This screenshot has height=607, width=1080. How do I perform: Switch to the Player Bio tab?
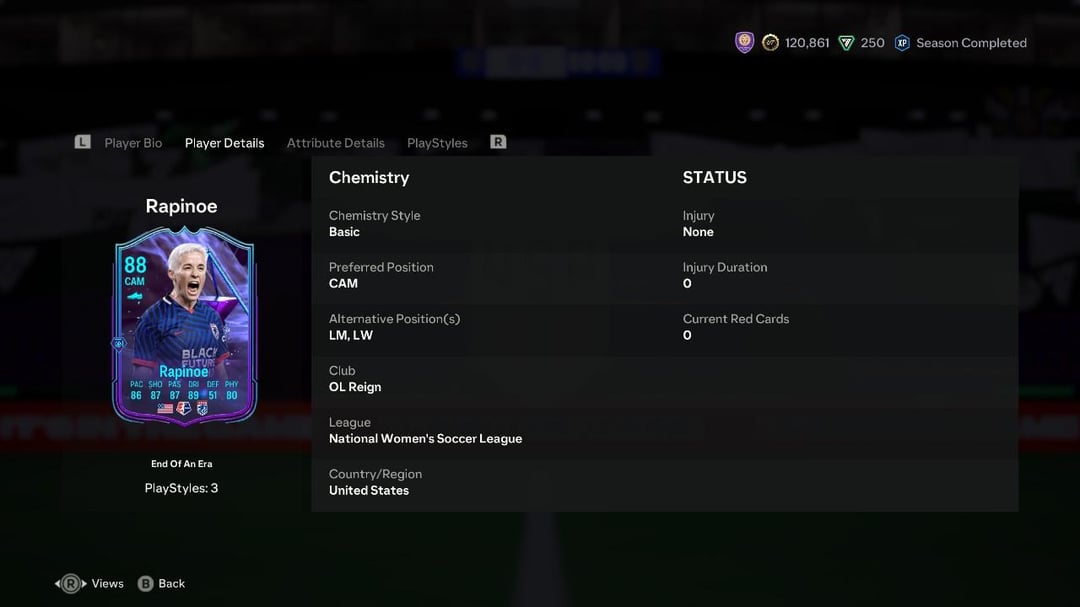click(x=133, y=143)
